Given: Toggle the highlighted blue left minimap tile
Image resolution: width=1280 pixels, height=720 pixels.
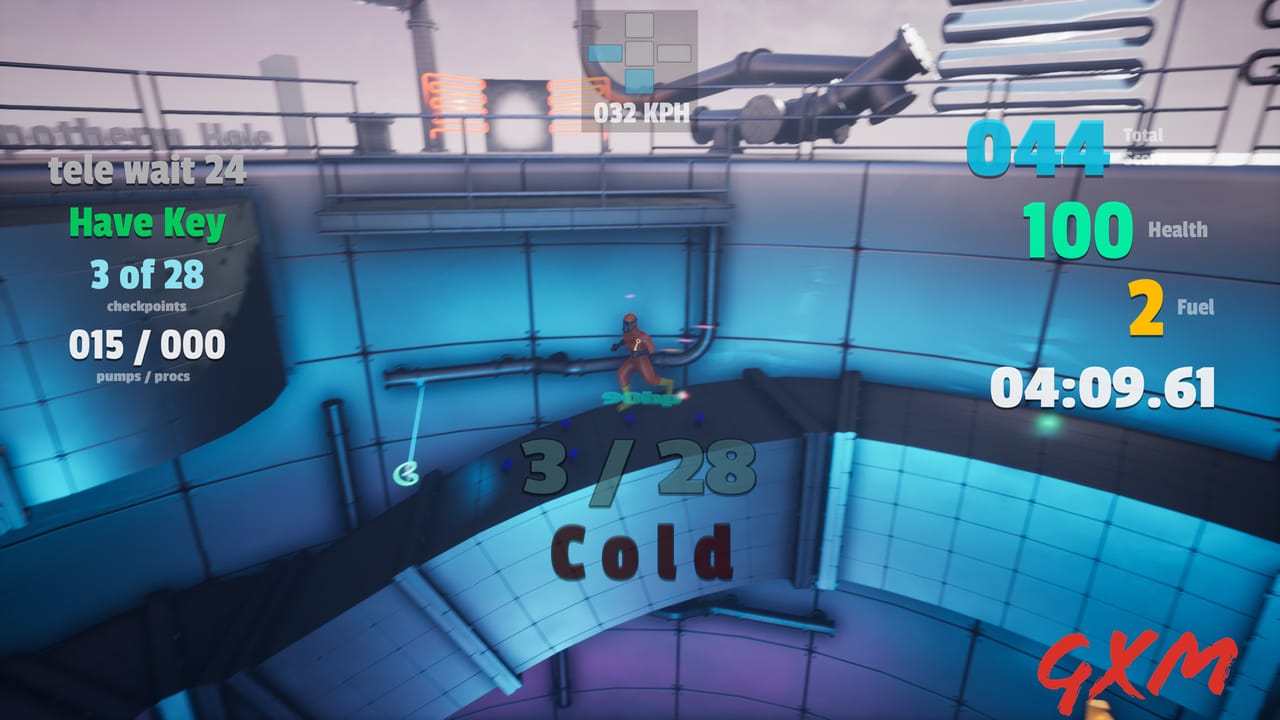Looking at the screenshot, I should [x=605, y=53].
